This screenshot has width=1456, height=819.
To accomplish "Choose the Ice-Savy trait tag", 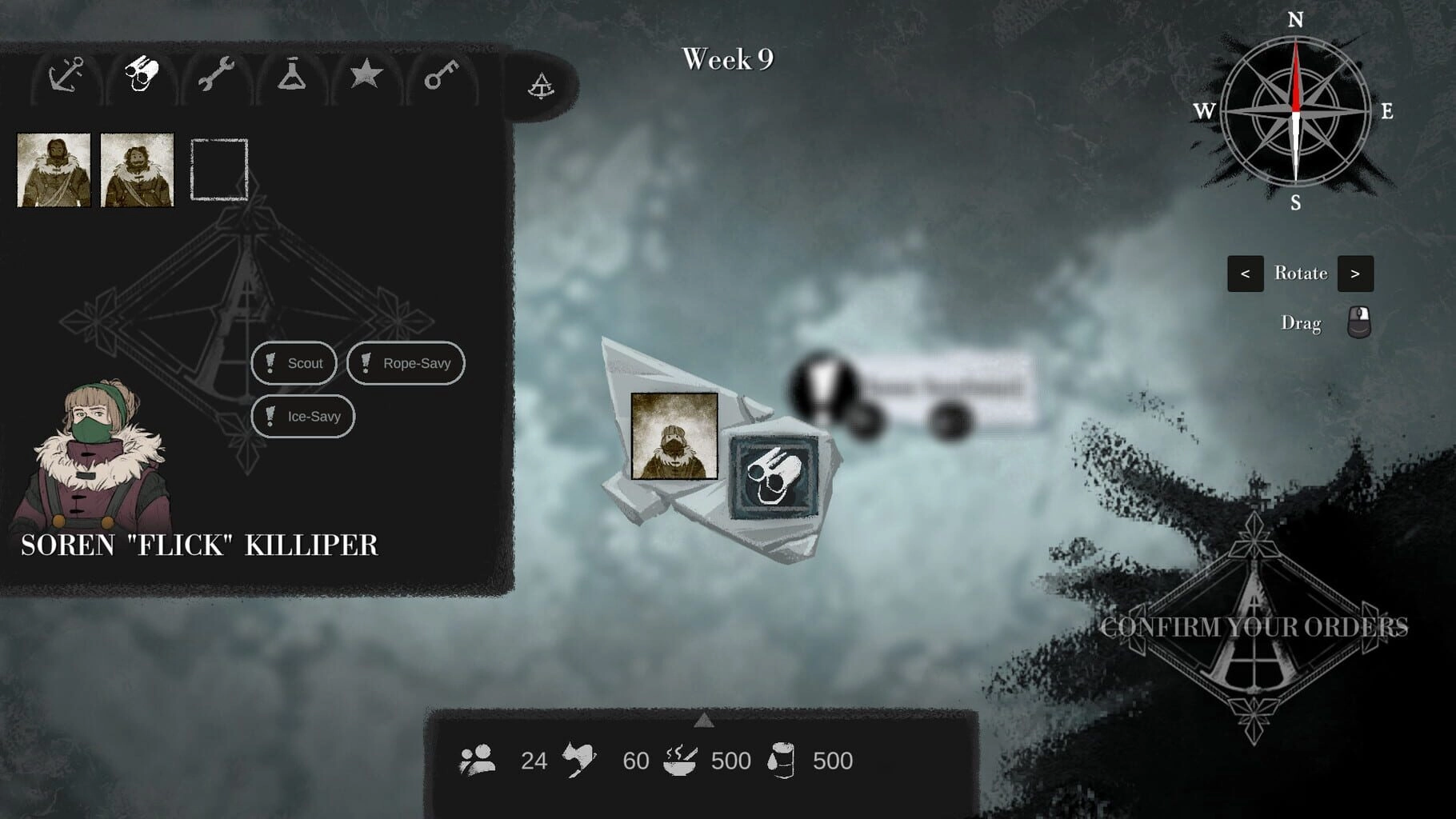I will (302, 416).
